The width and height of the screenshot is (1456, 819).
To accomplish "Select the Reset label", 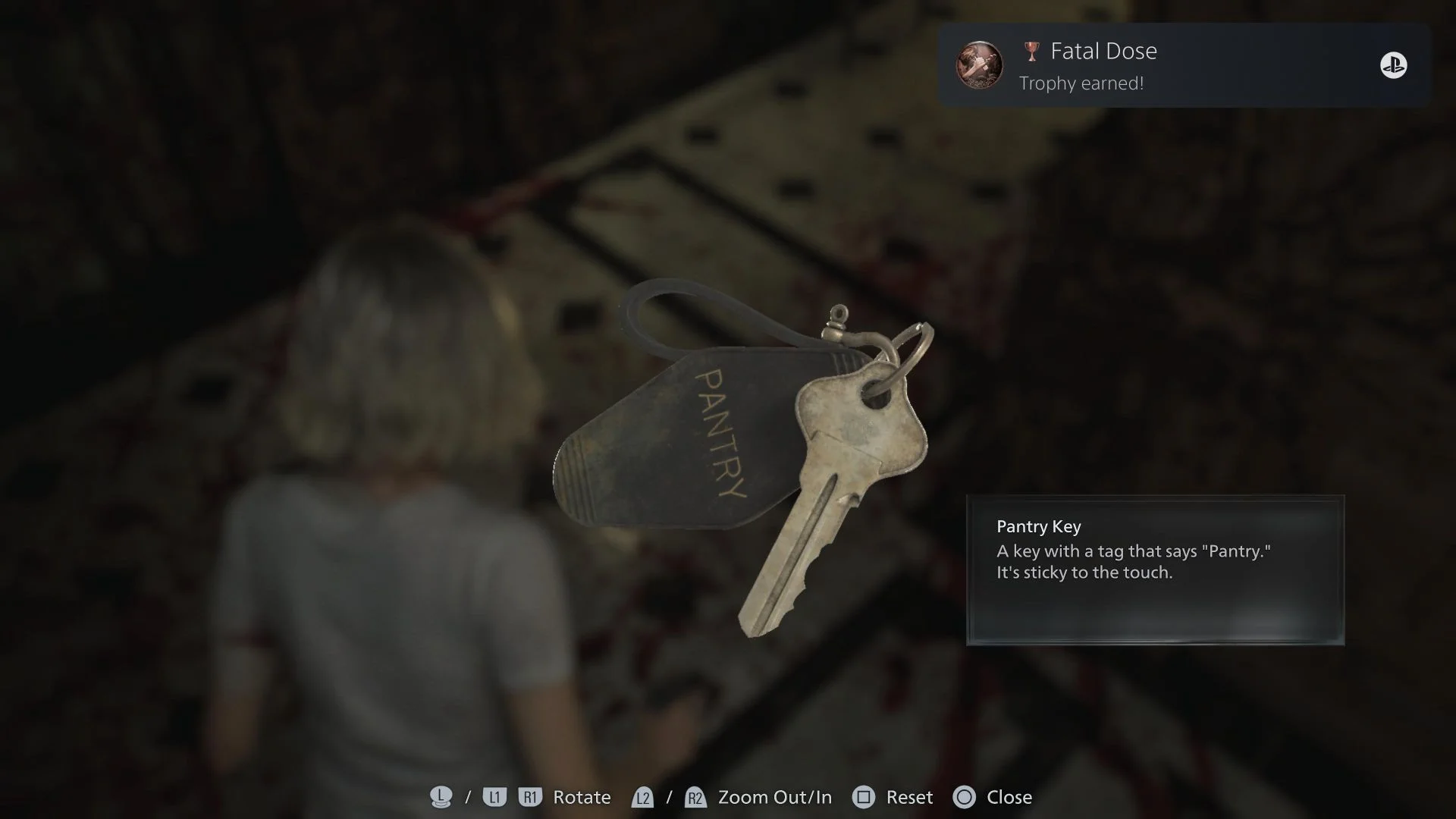I will point(908,797).
